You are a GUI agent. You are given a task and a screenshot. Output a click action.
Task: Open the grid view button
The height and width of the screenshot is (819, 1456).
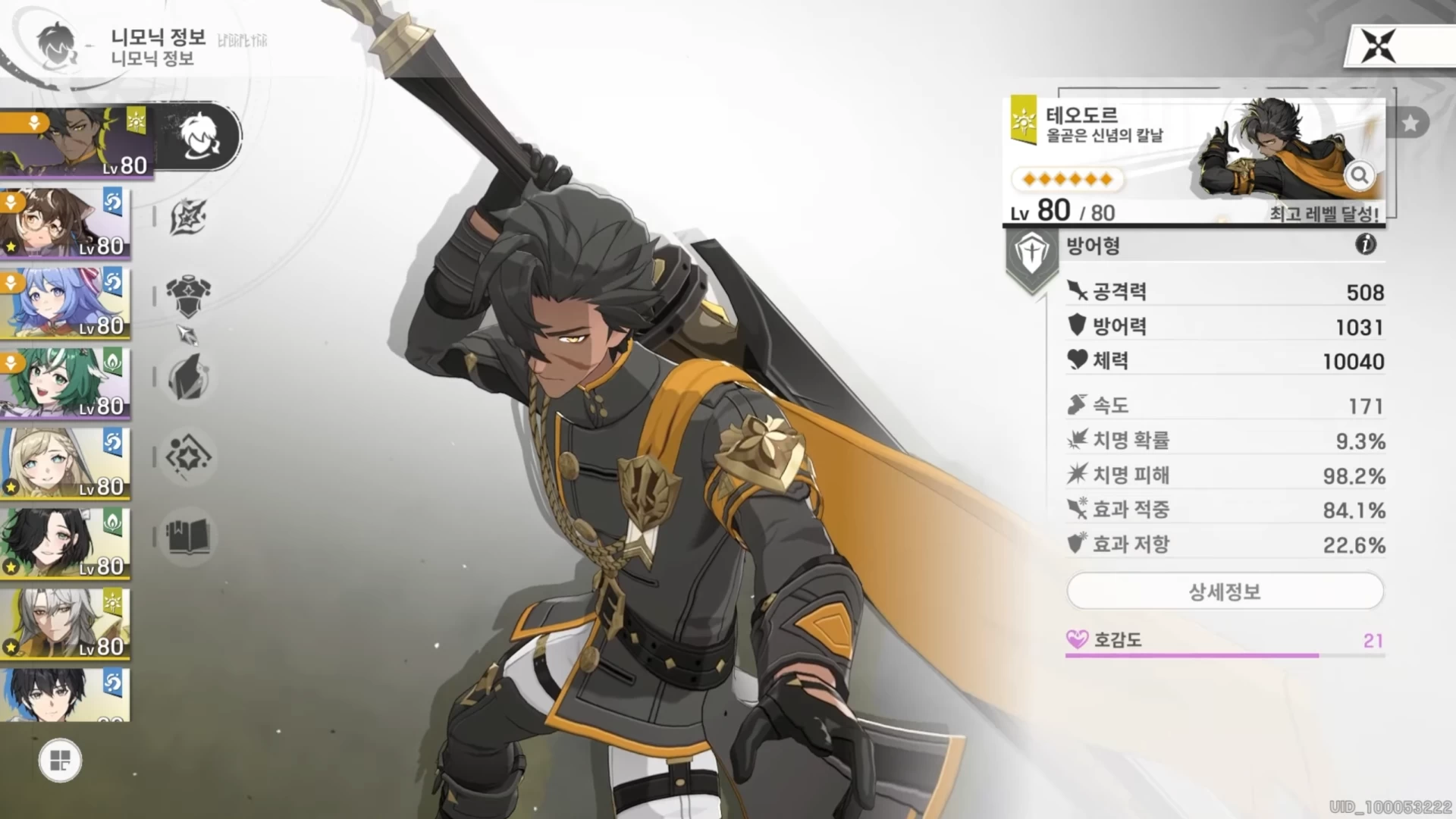coord(60,760)
